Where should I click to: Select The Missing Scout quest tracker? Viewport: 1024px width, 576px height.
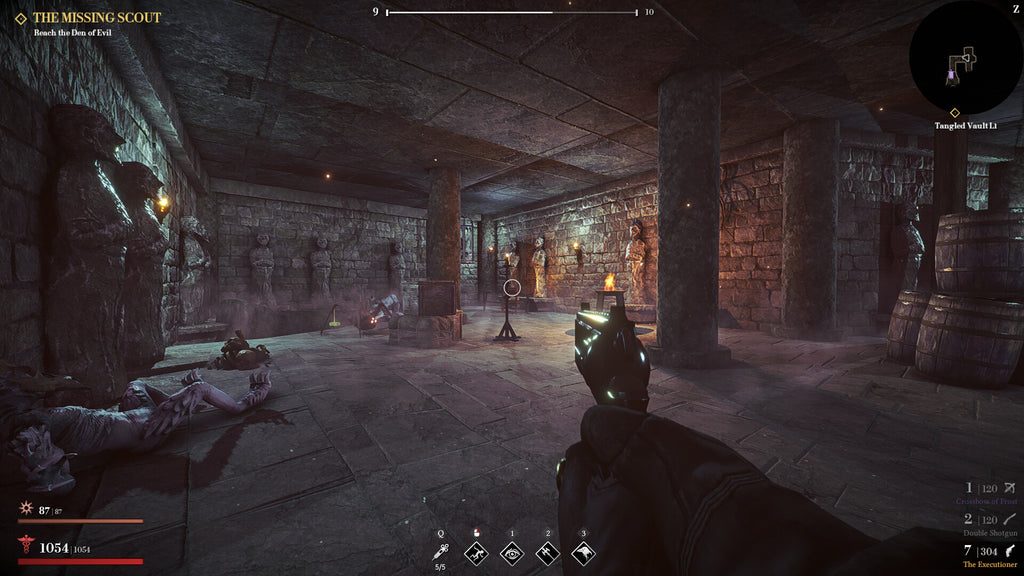pyautogui.click(x=96, y=18)
